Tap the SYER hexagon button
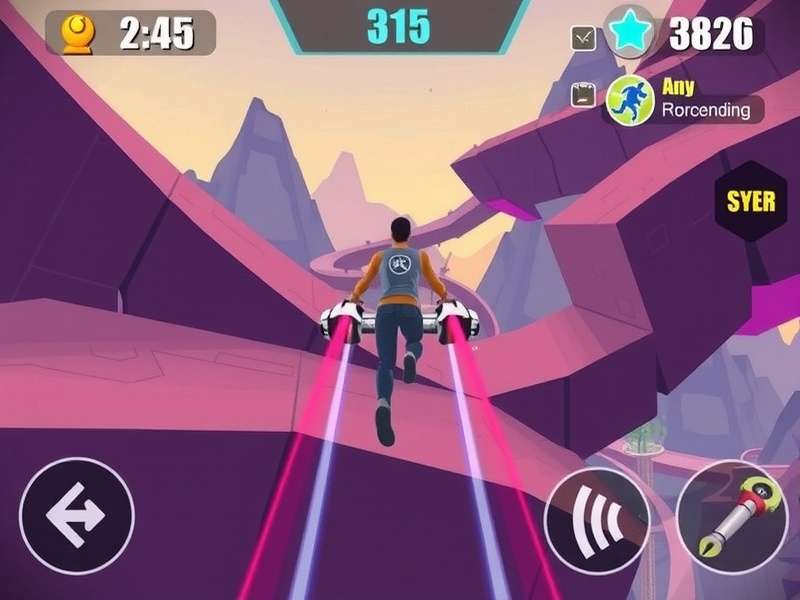Image resolution: width=800 pixels, height=600 pixels. pos(751,201)
